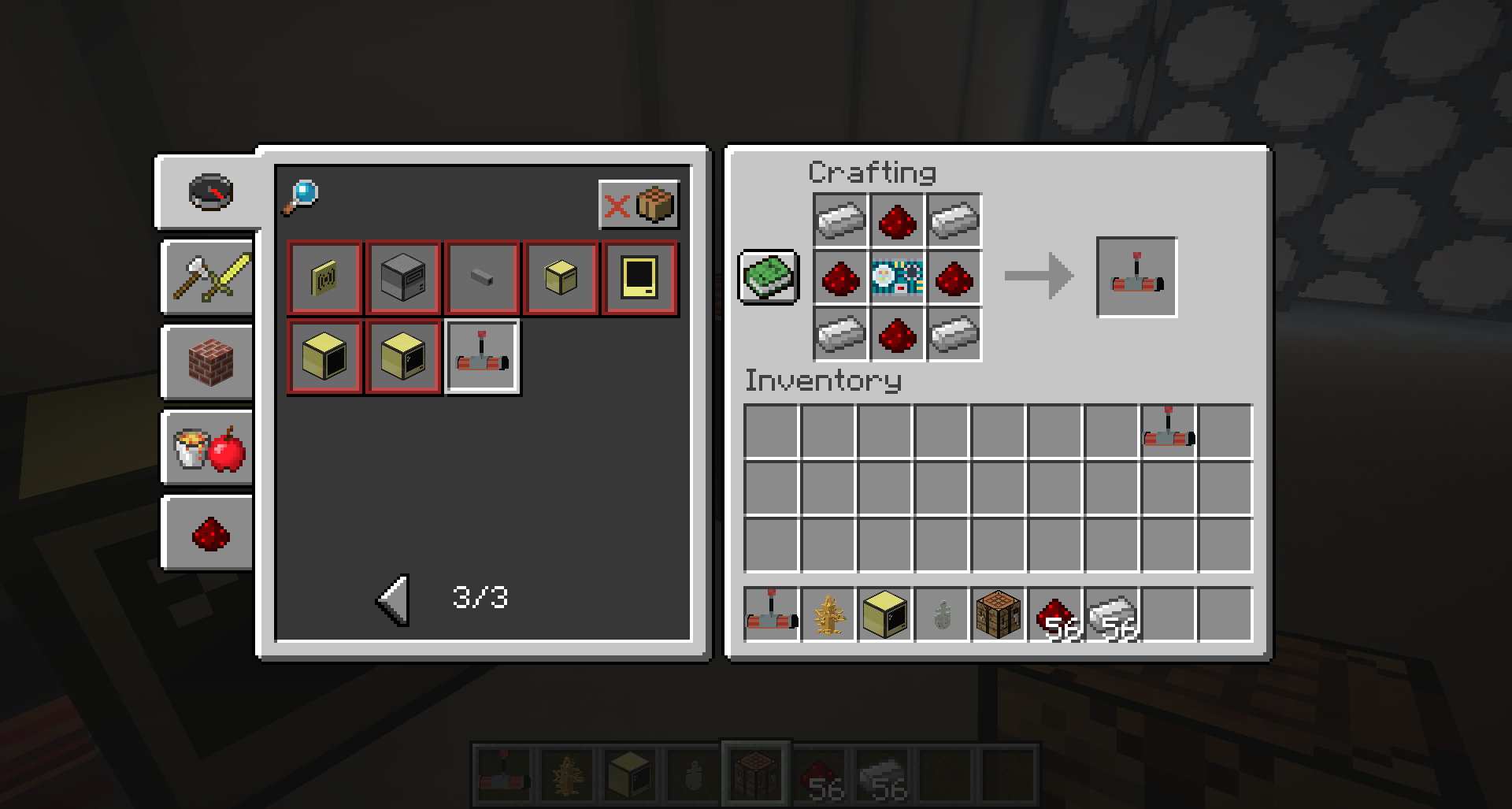Switch to the Crafting panel
The height and width of the screenshot is (809, 1512).
(x=873, y=172)
